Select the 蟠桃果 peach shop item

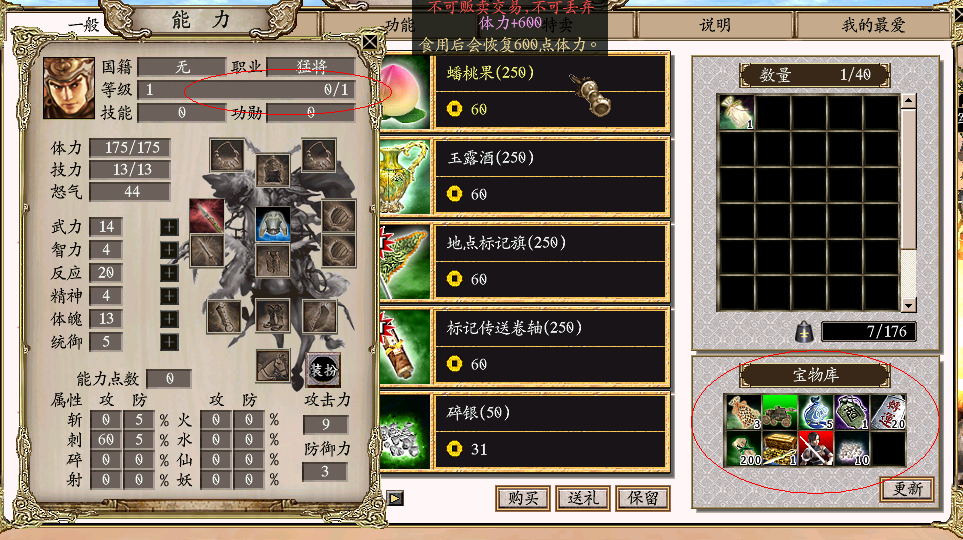(x=550, y=90)
